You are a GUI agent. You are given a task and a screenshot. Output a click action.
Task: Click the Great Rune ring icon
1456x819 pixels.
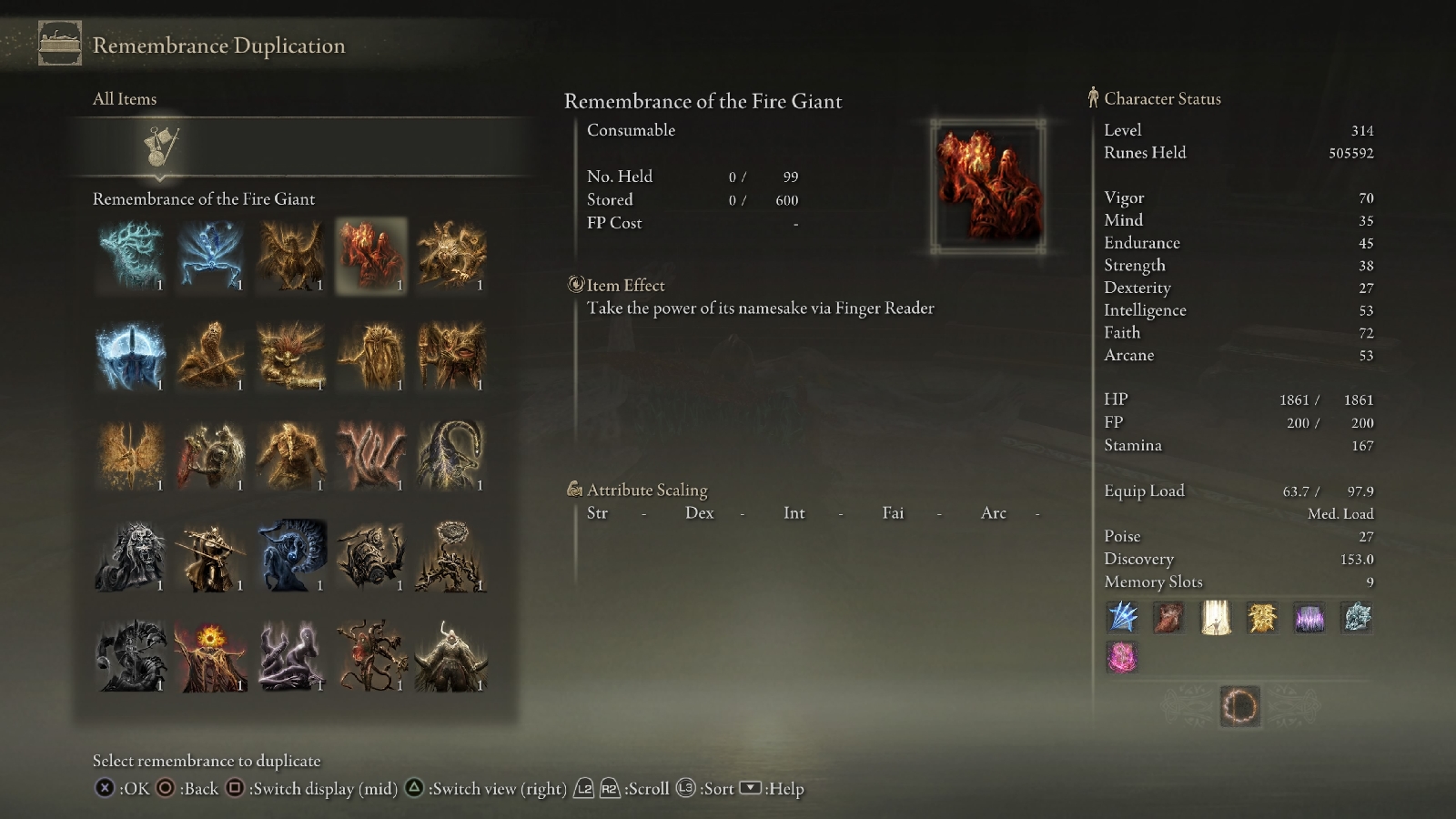click(1239, 706)
